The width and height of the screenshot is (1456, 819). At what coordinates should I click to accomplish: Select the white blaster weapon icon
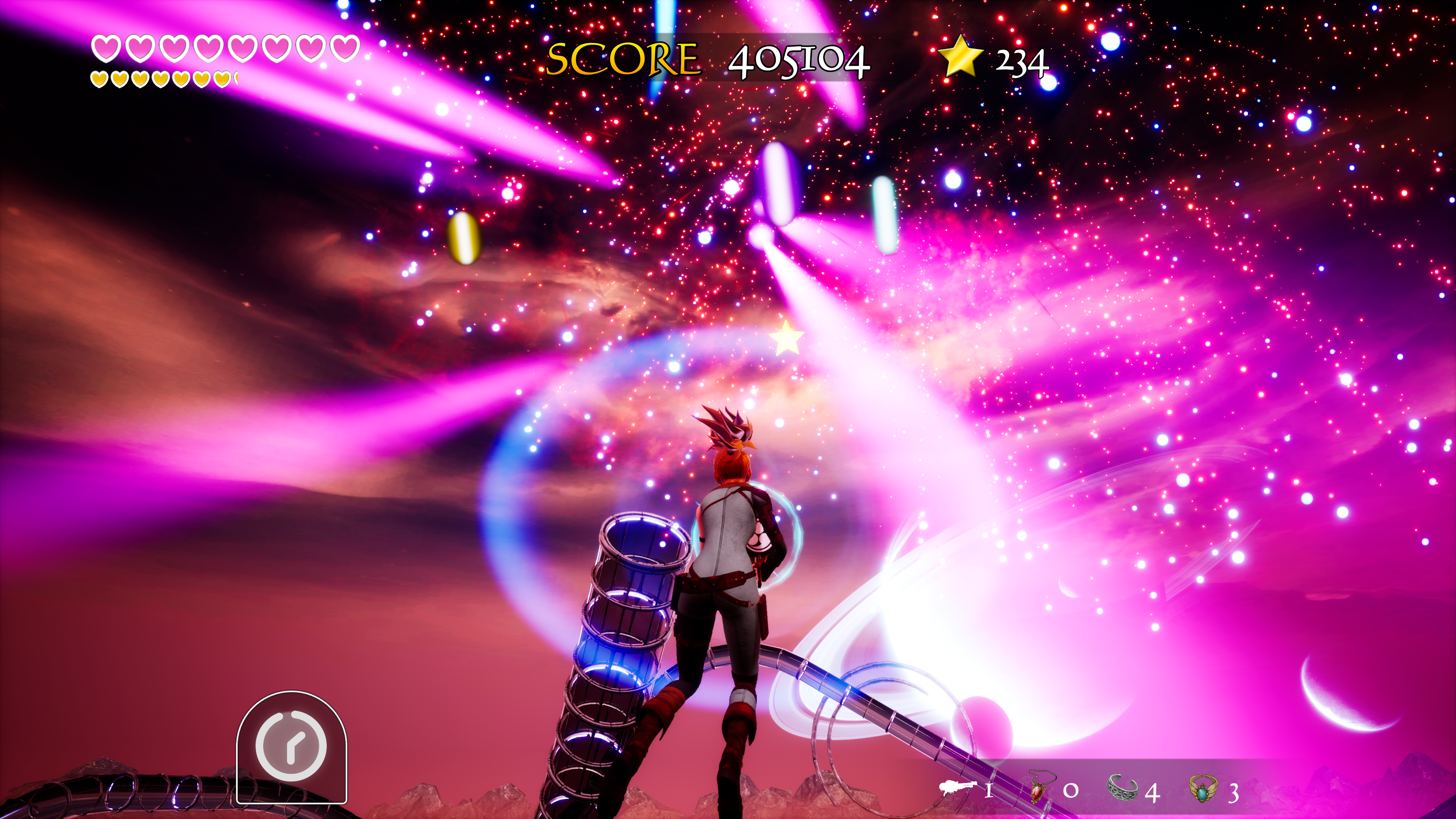click(x=958, y=788)
